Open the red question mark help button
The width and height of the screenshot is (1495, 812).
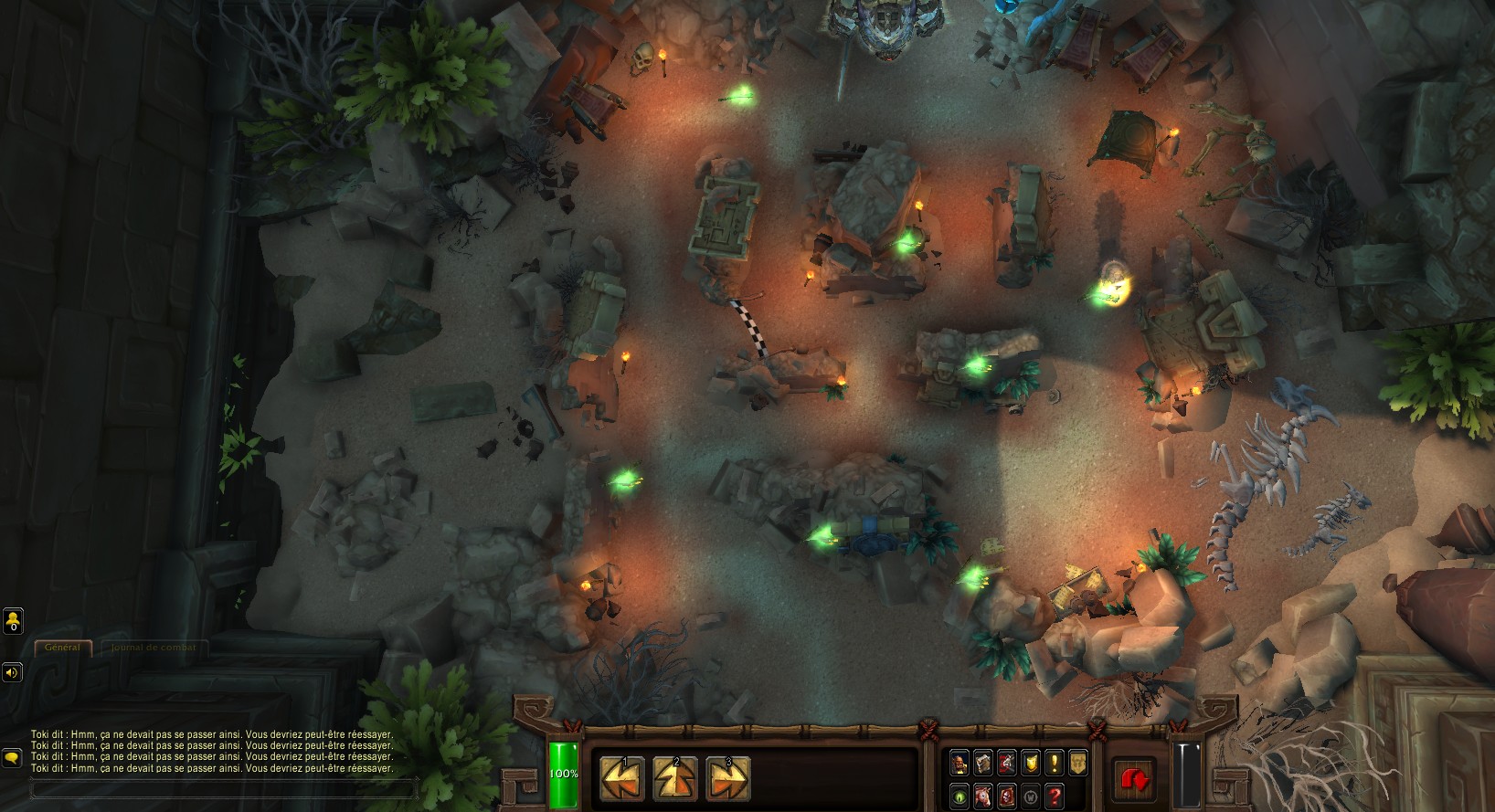[x=1055, y=796]
